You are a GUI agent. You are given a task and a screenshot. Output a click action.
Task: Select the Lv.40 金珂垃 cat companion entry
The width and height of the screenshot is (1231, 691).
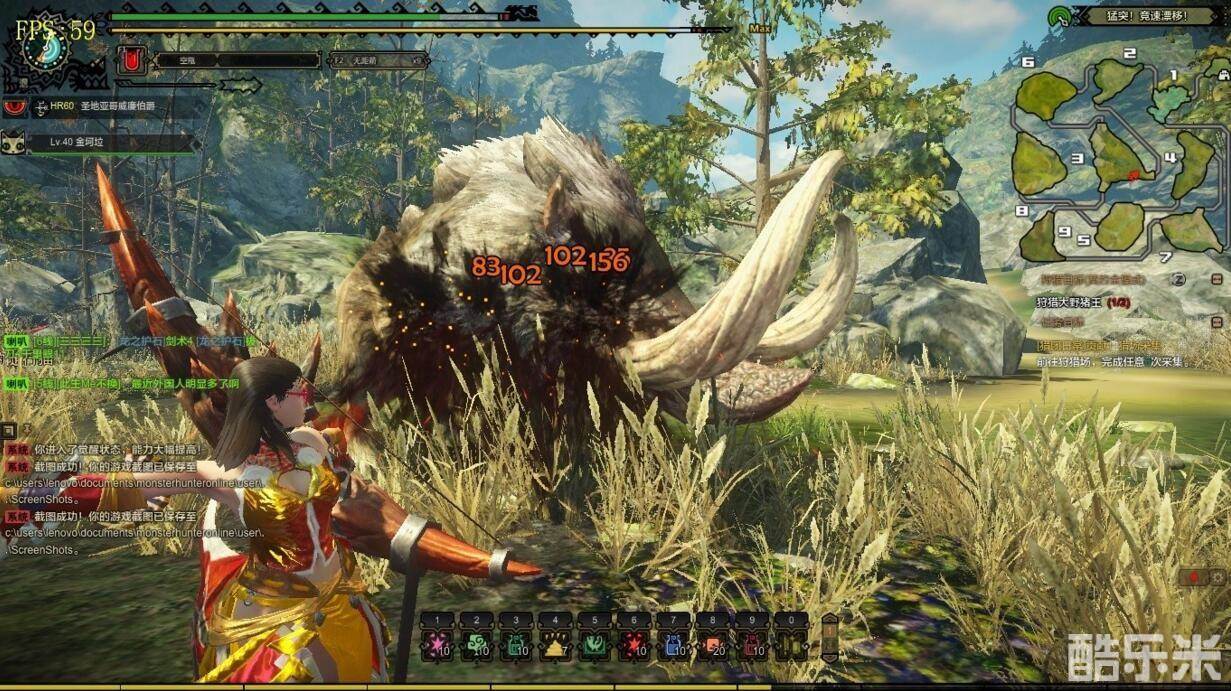click(x=100, y=142)
